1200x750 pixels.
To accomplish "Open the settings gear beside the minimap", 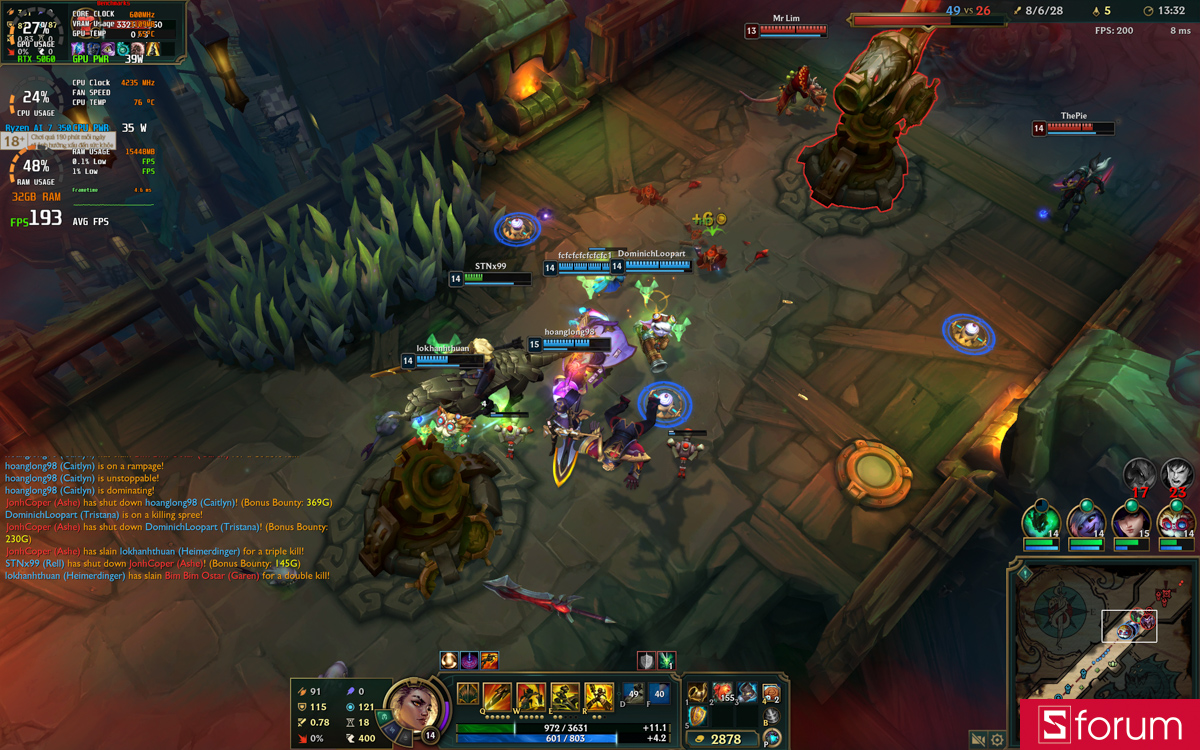I will (996, 740).
